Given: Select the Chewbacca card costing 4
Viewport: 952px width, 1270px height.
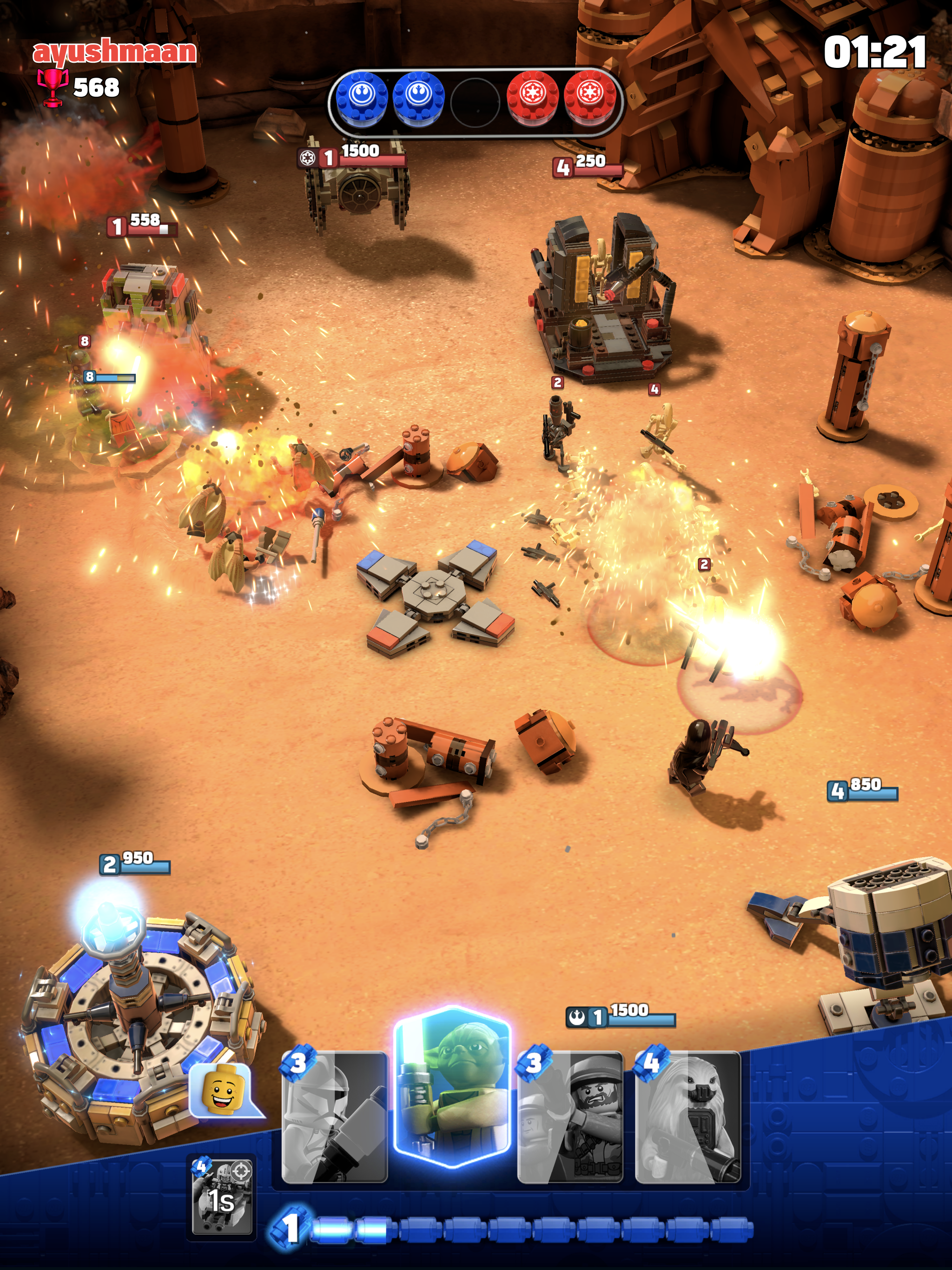Looking at the screenshot, I should [x=688, y=1117].
